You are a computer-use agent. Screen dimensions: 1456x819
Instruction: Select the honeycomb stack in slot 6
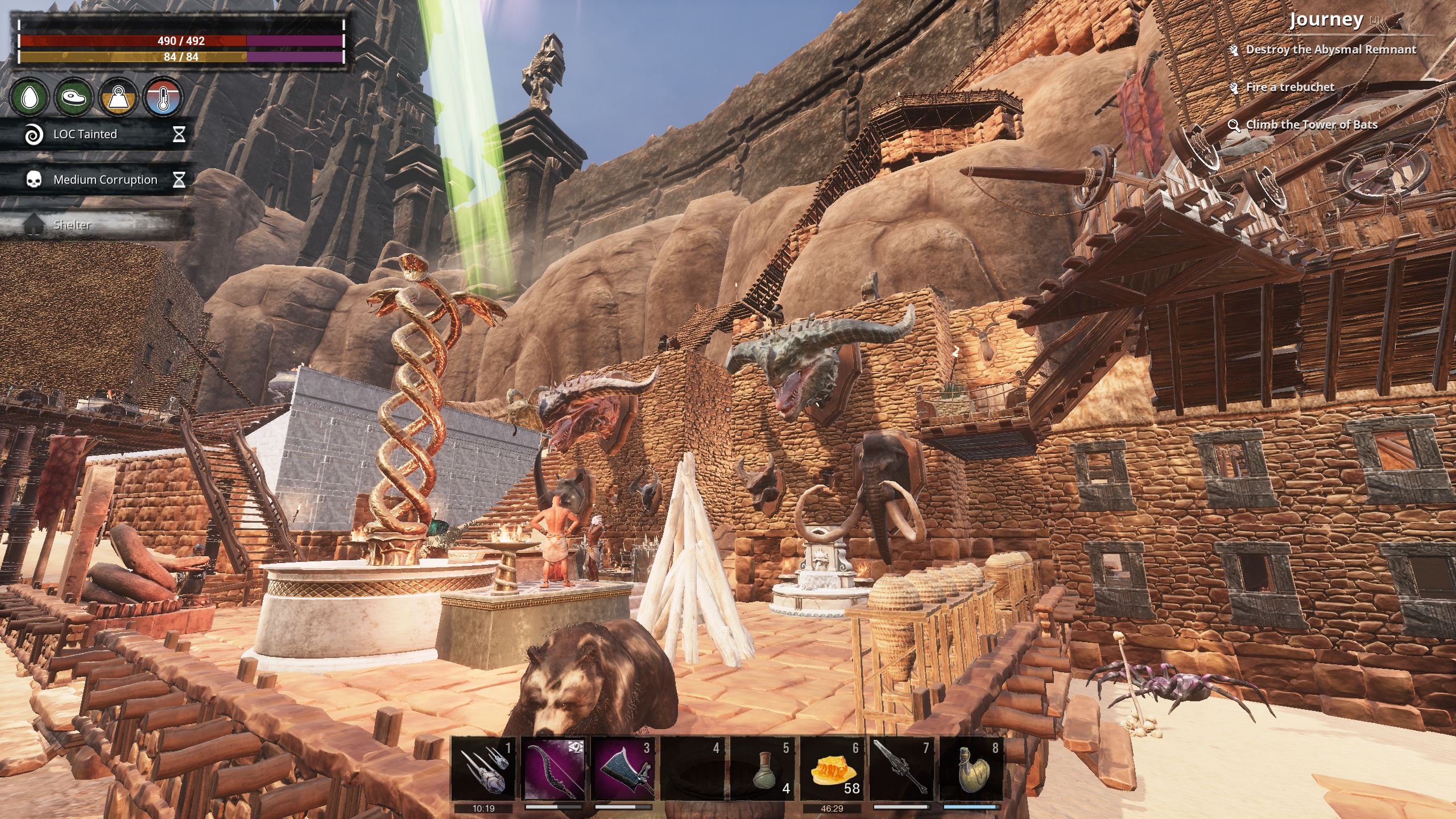833,769
